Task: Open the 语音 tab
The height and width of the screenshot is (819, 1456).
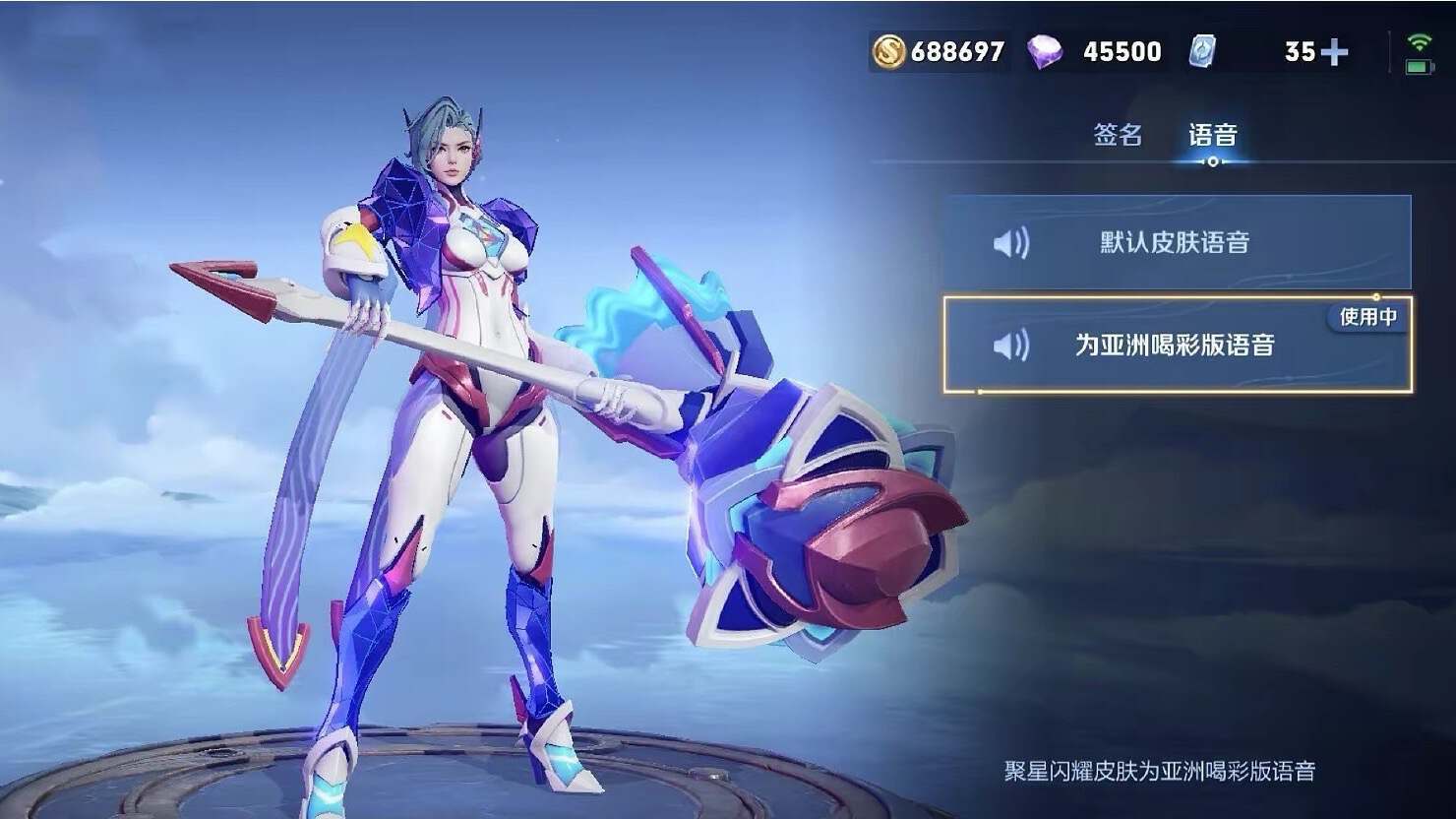Action: coord(1212,135)
